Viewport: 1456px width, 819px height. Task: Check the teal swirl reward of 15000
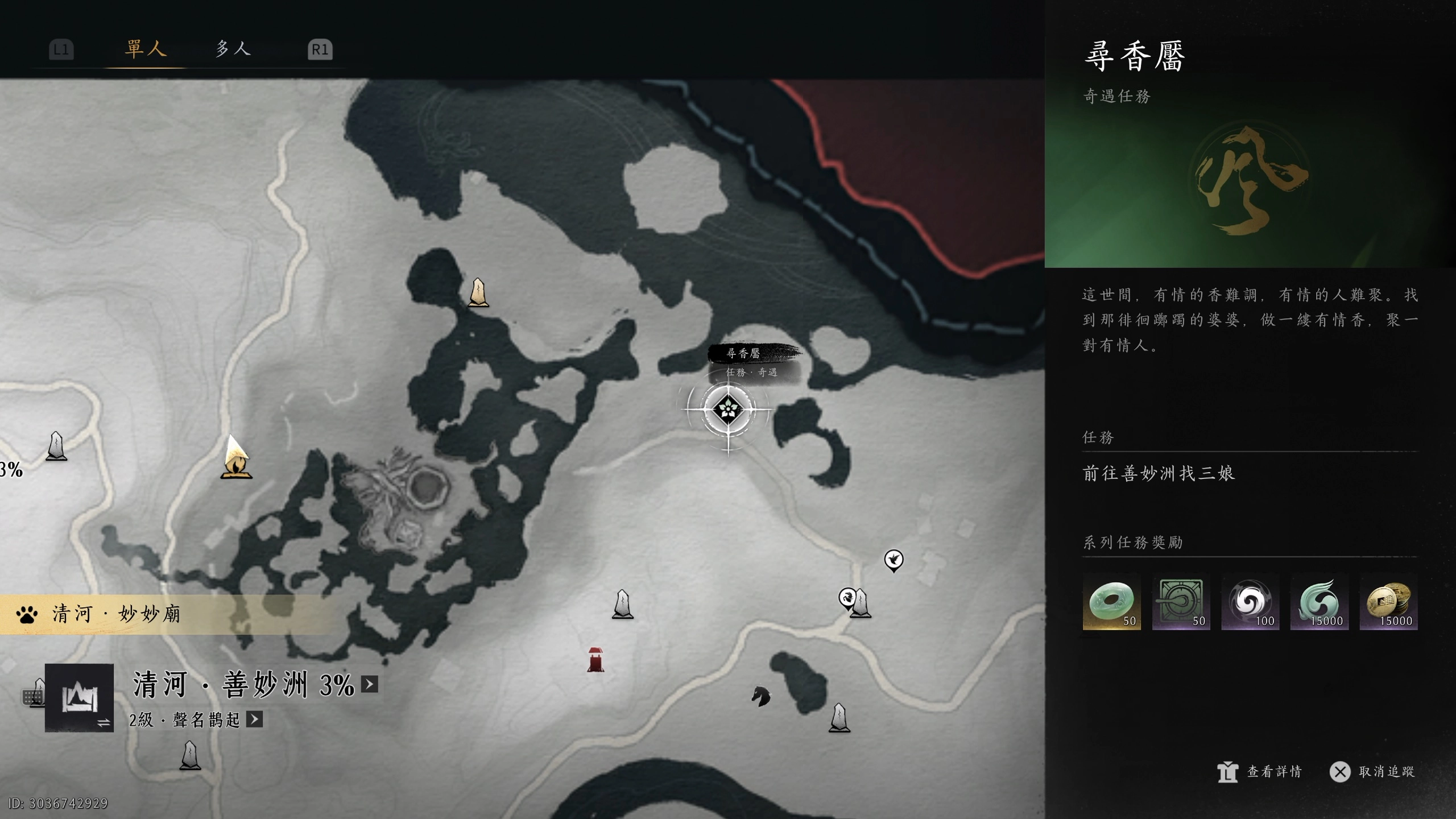[x=1319, y=602]
